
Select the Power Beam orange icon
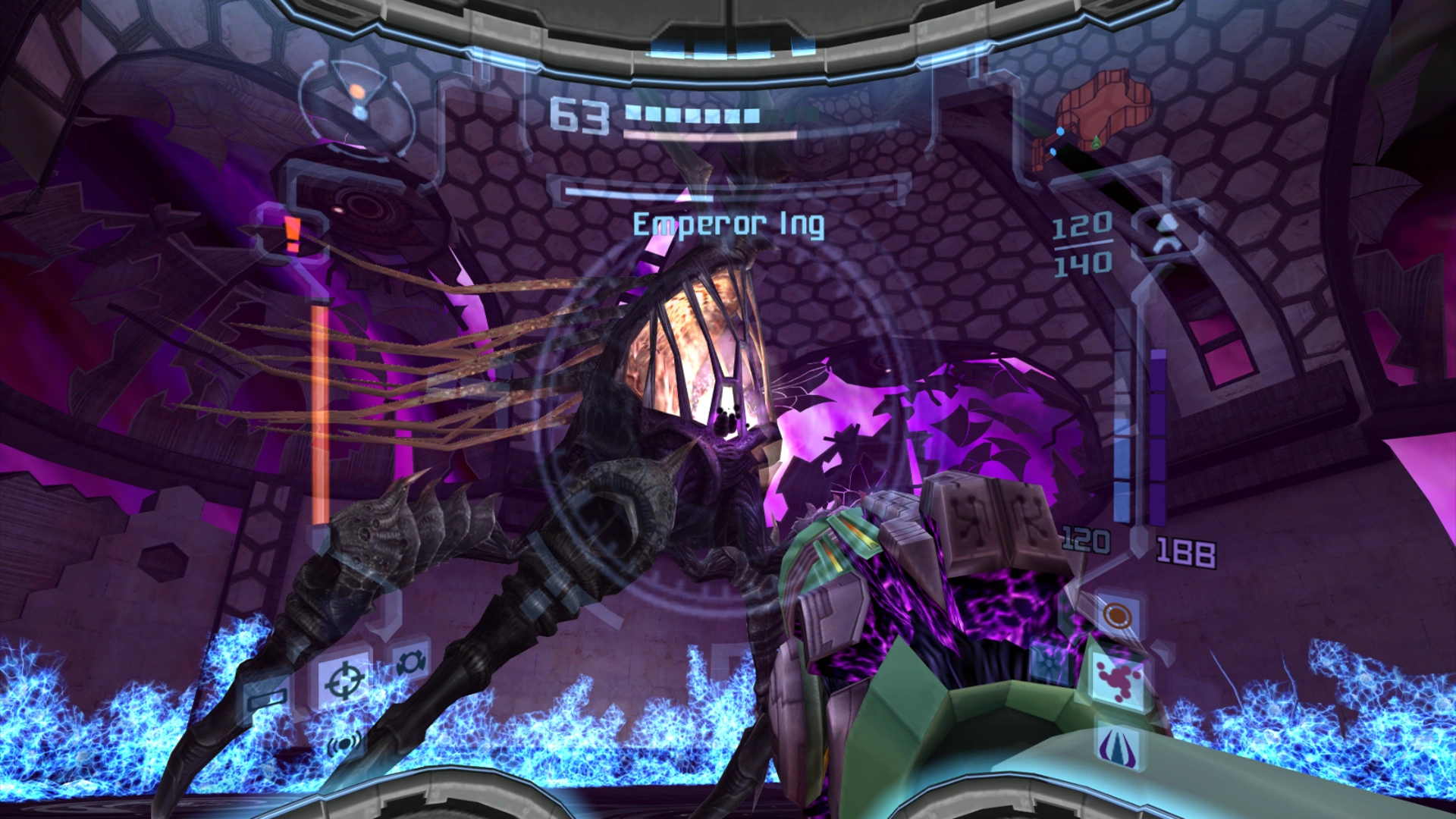click(1116, 614)
